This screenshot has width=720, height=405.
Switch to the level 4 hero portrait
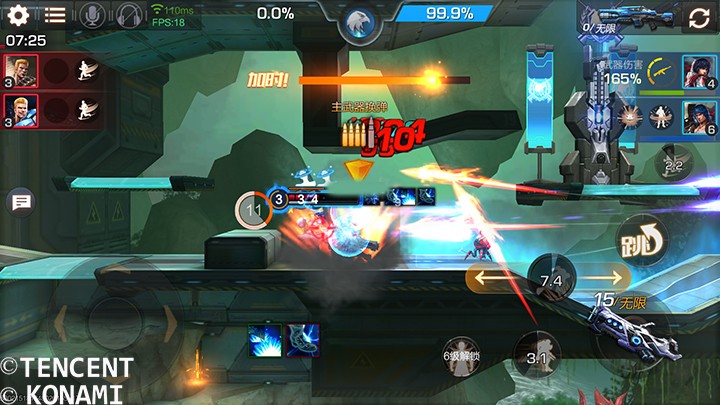(697, 71)
